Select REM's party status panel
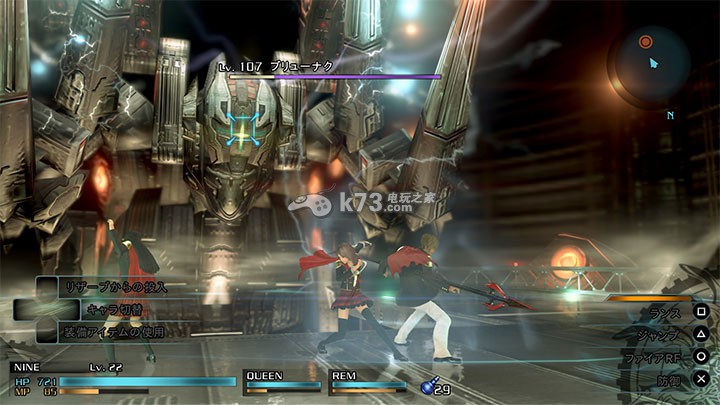The image size is (720, 405). [367, 381]
